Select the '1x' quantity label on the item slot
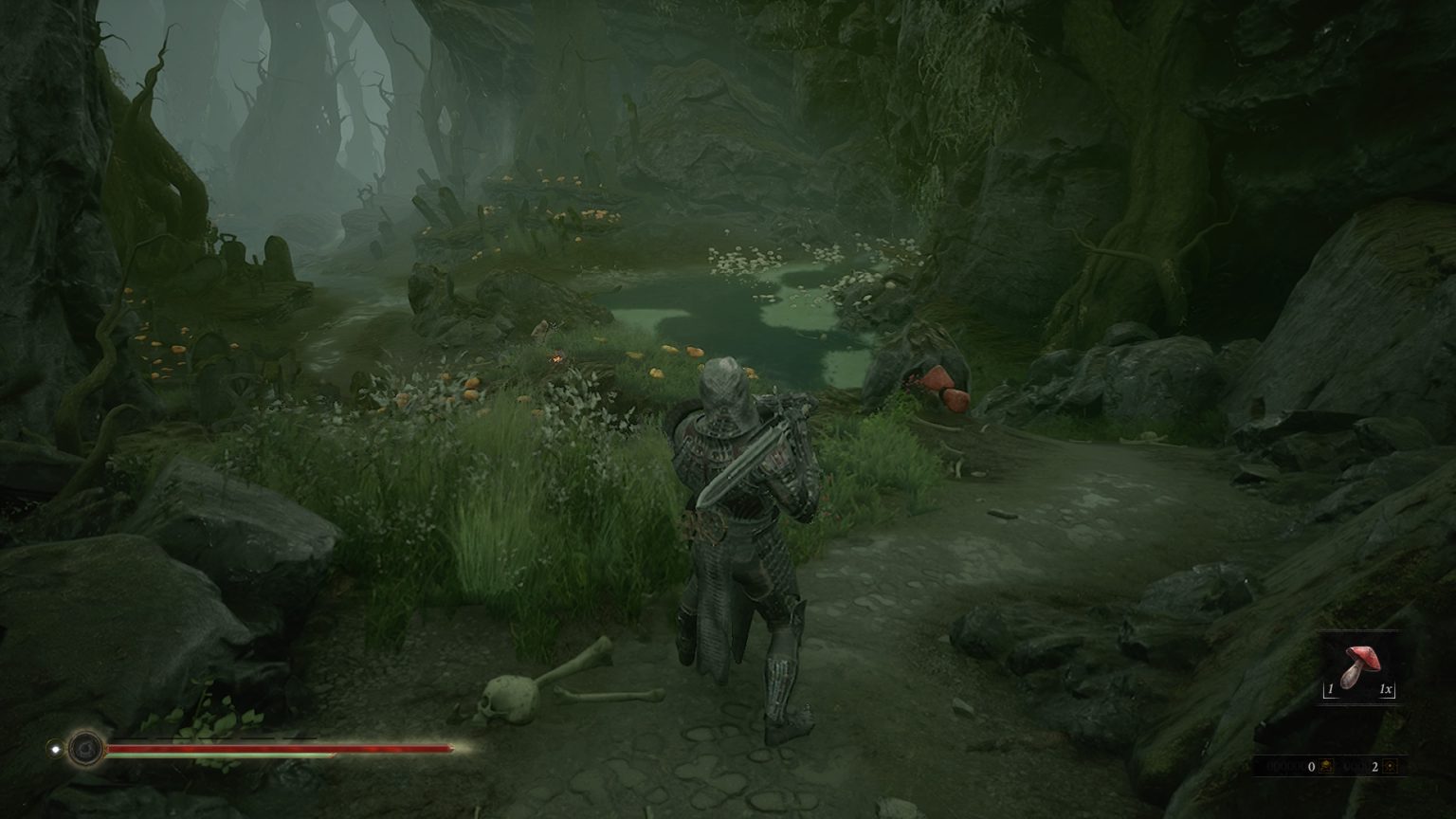This screenshot has width=1456, height=819. pos(1385,689)
